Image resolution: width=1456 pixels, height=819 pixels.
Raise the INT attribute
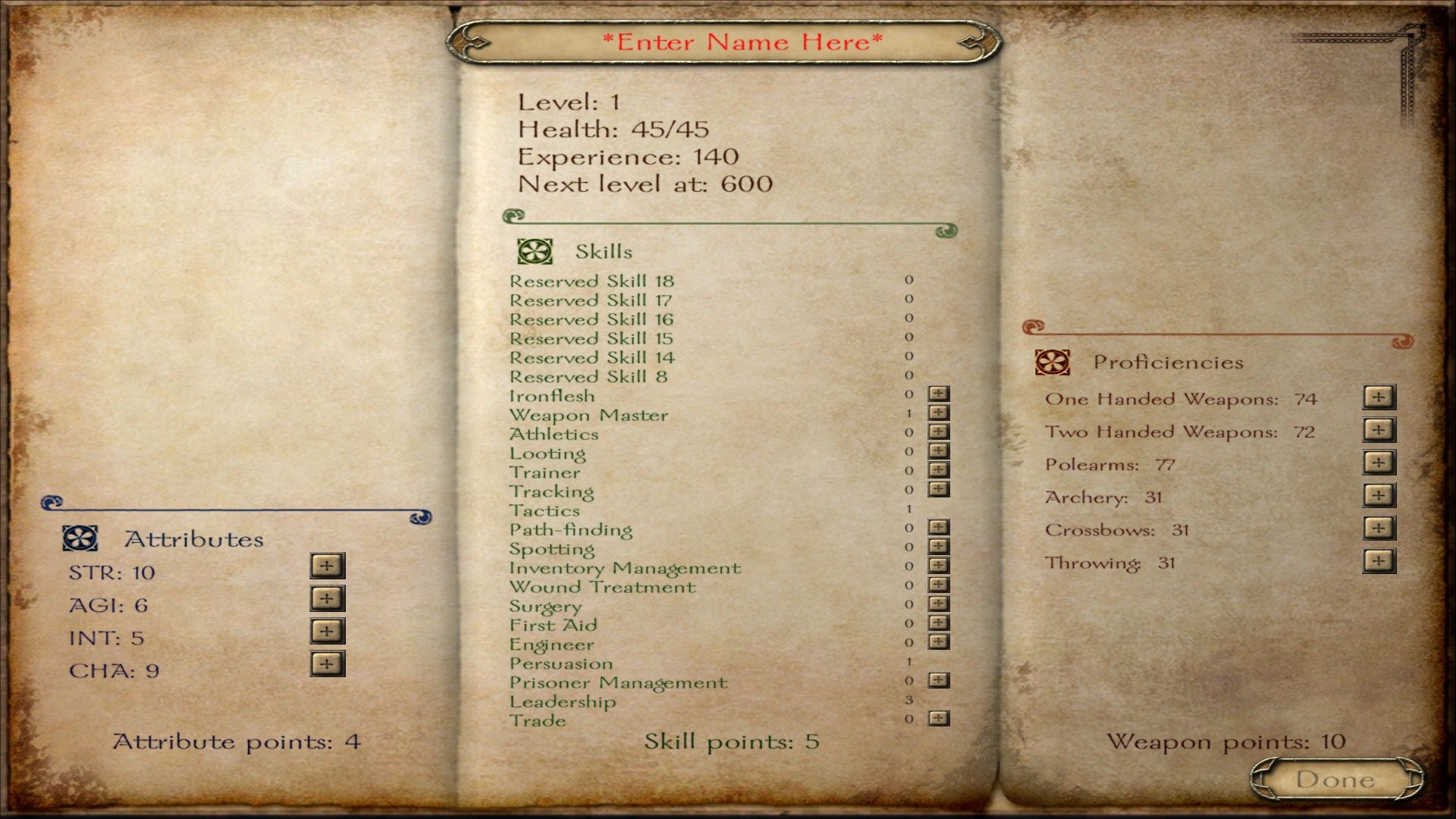tap(327, 631)
